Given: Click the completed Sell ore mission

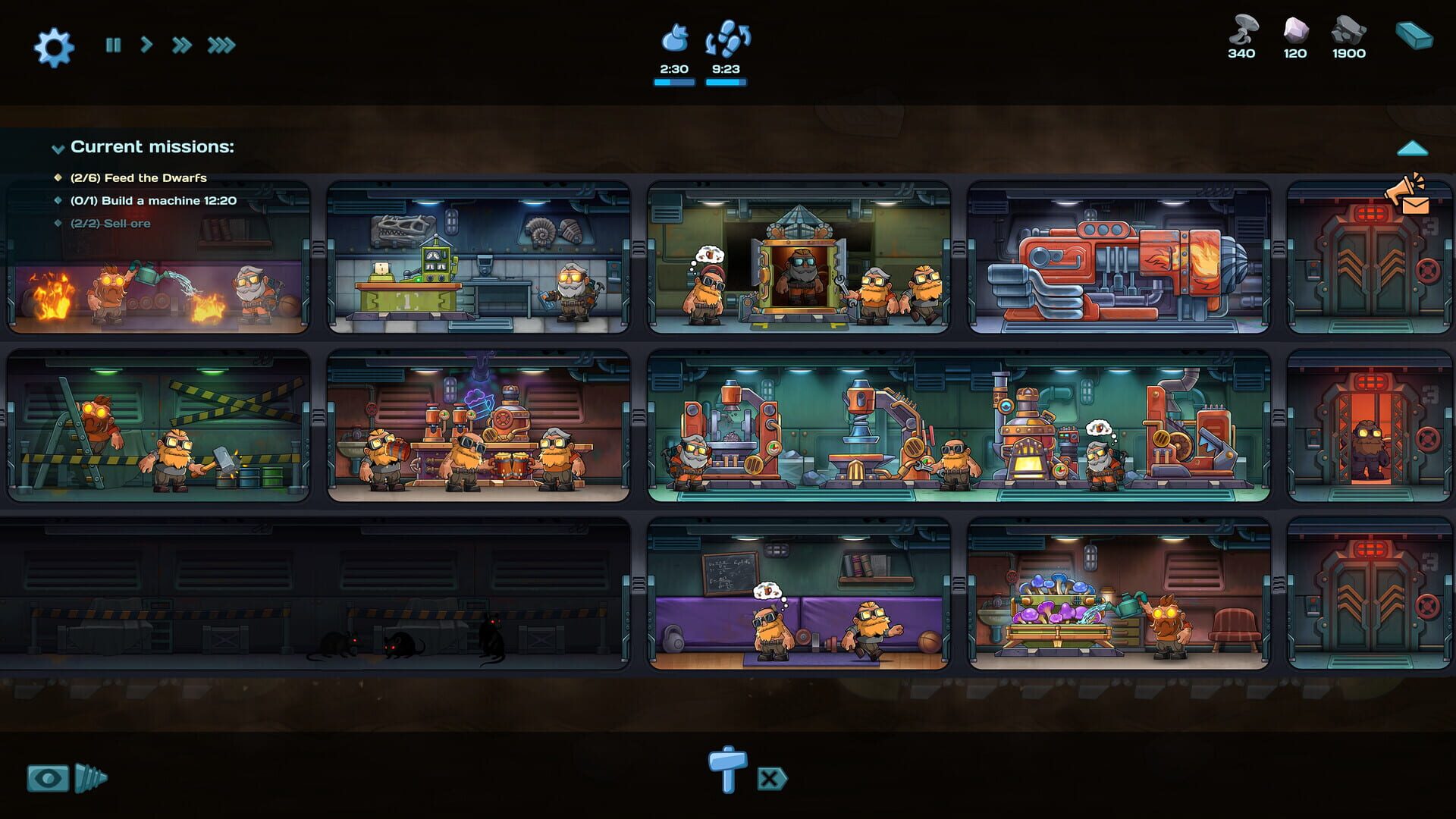Looking at the screenshot, I should (111, 224).
